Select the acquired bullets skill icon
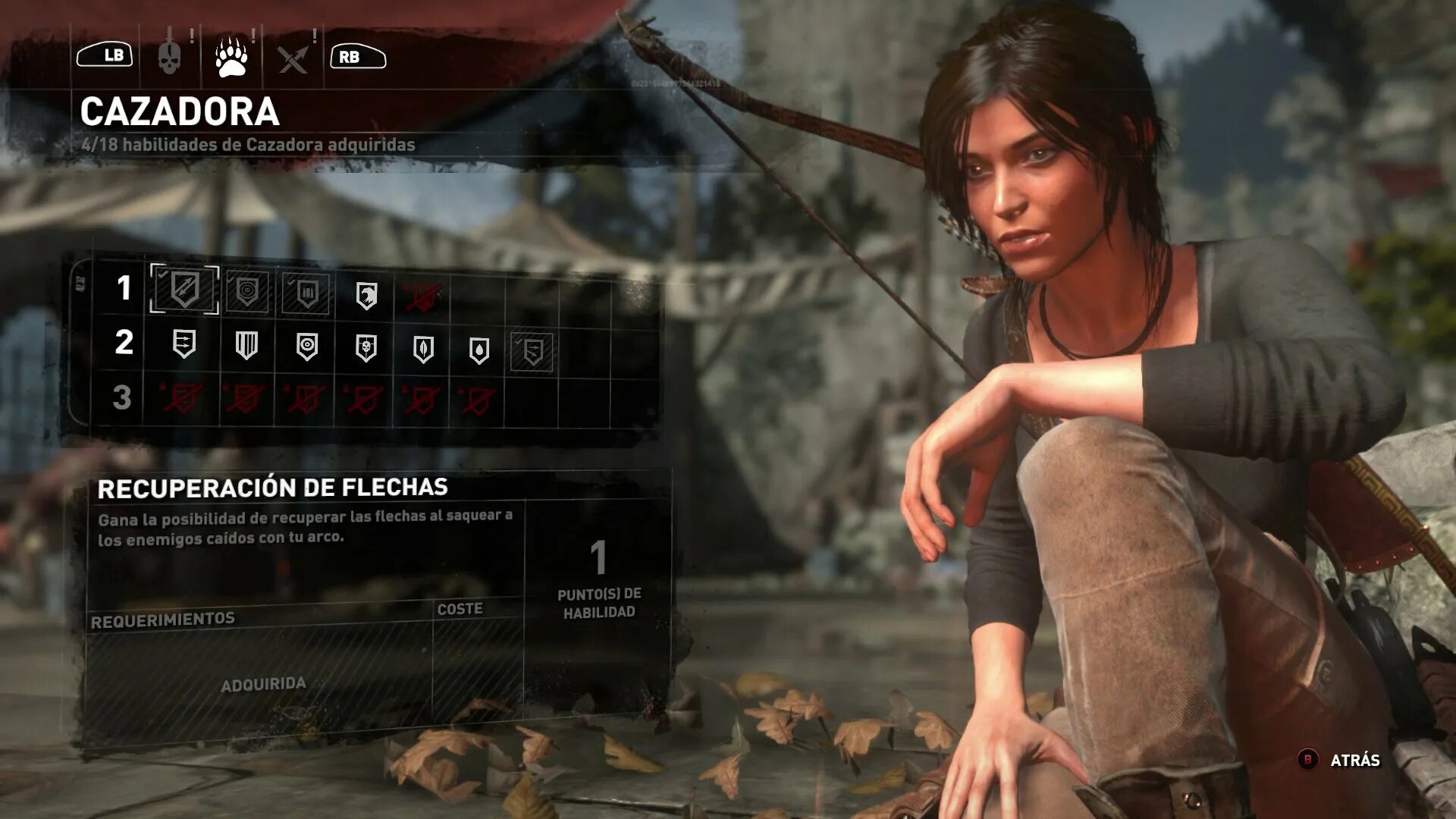The width and height of the screenshot is (1456, 819). pos(306,293)
